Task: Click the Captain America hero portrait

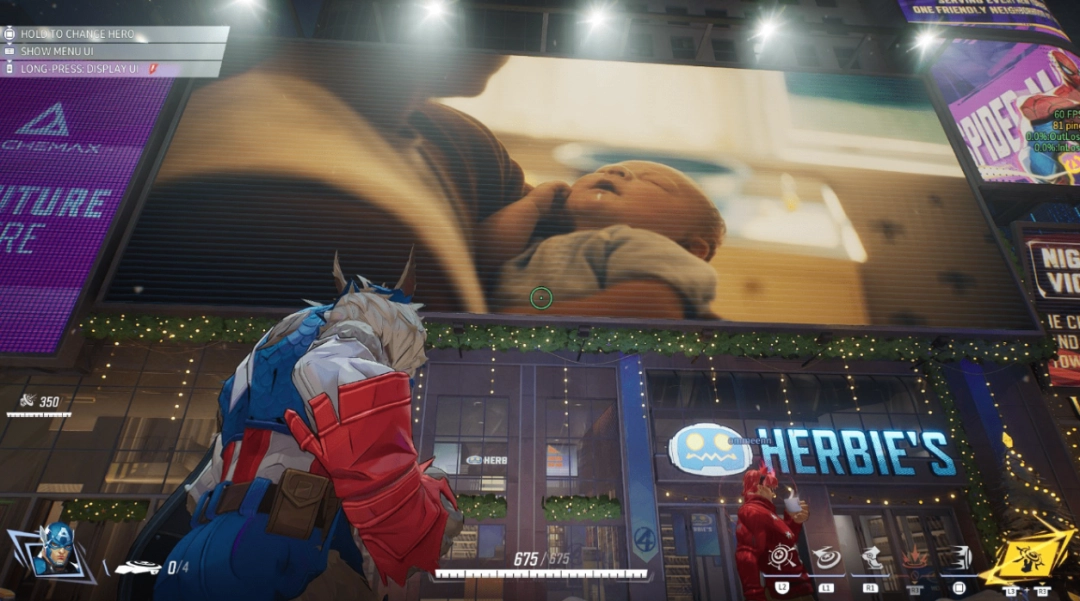Action: click(x=57, y=550)
